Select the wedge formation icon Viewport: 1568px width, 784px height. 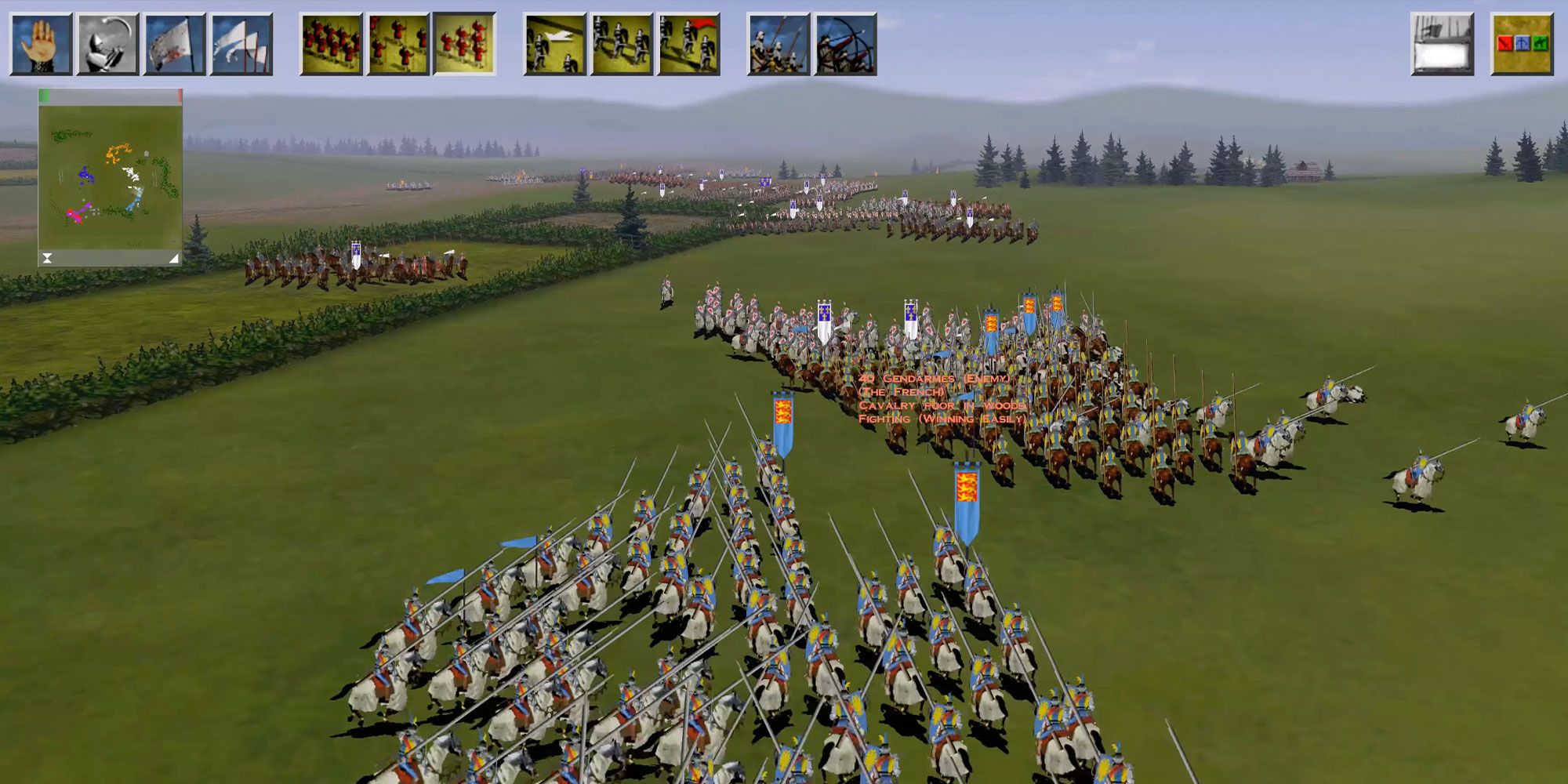466,43
